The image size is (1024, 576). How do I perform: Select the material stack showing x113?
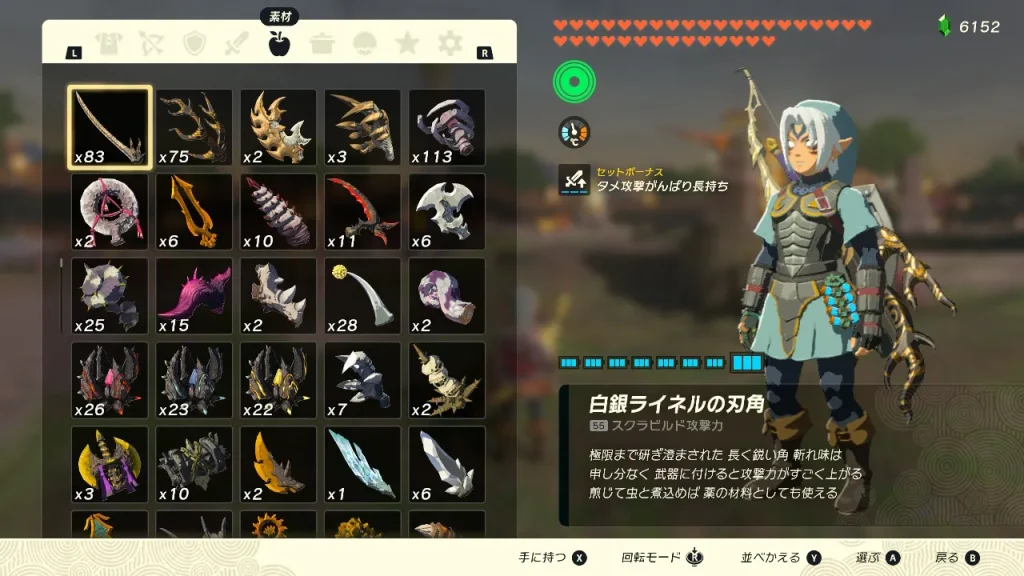tap(447, 127)
